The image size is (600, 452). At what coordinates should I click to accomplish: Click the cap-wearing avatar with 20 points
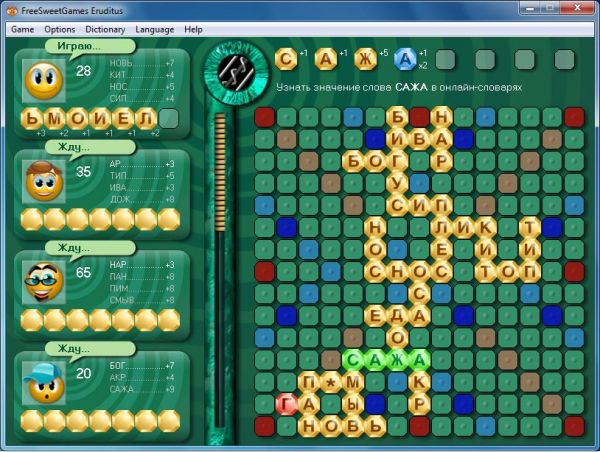(42, 379)
